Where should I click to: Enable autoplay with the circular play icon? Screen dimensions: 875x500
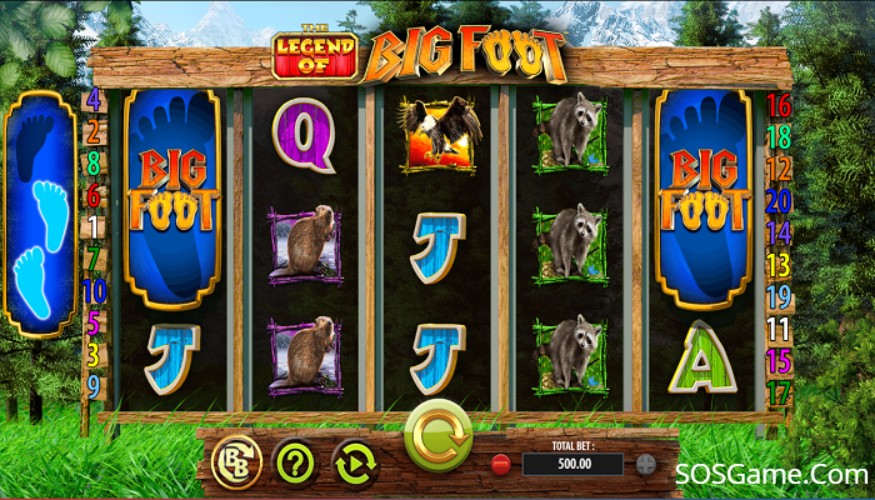pyautogui.click(x=355, y=462)
